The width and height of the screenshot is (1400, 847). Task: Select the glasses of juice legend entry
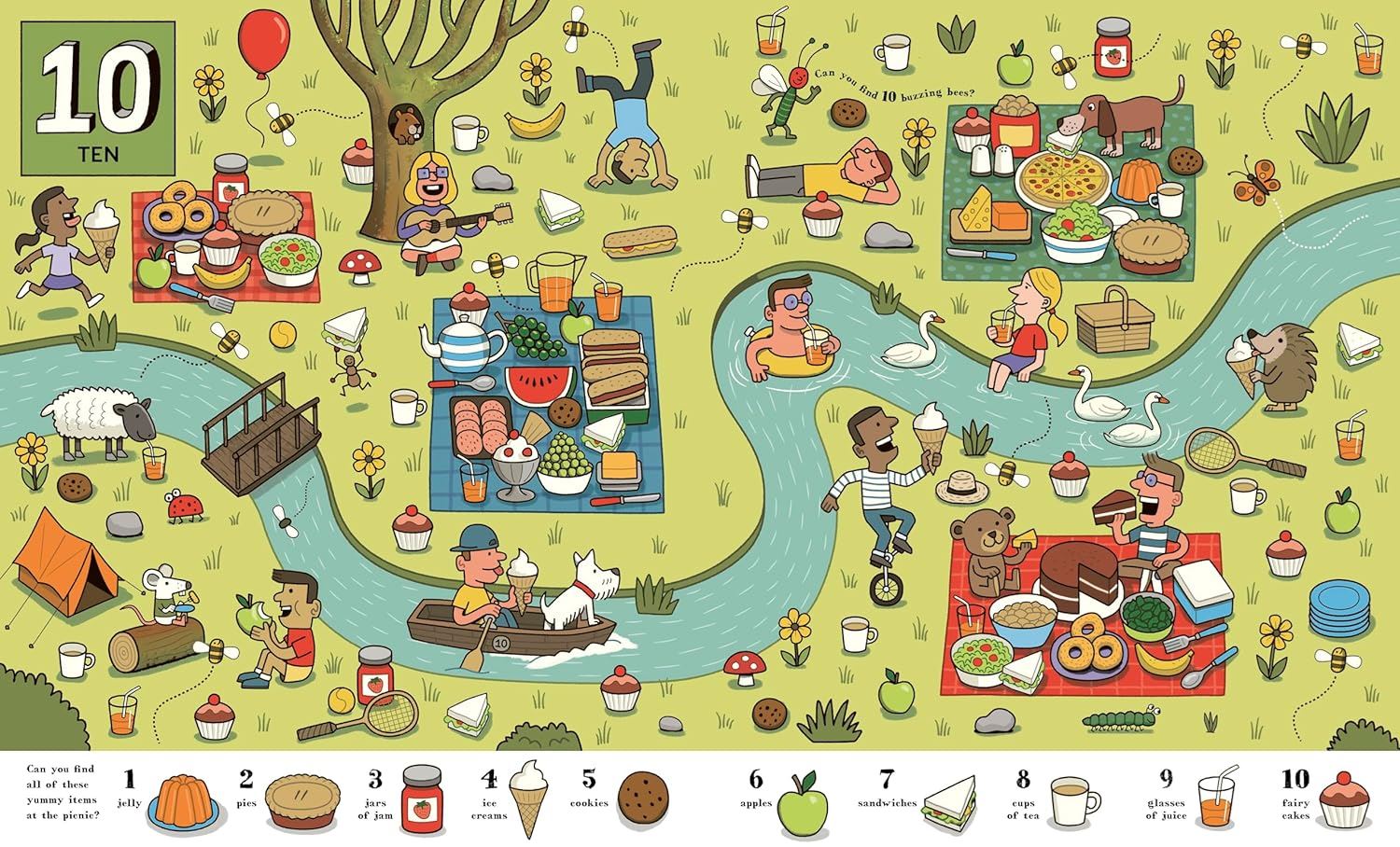coord(1215,800)
